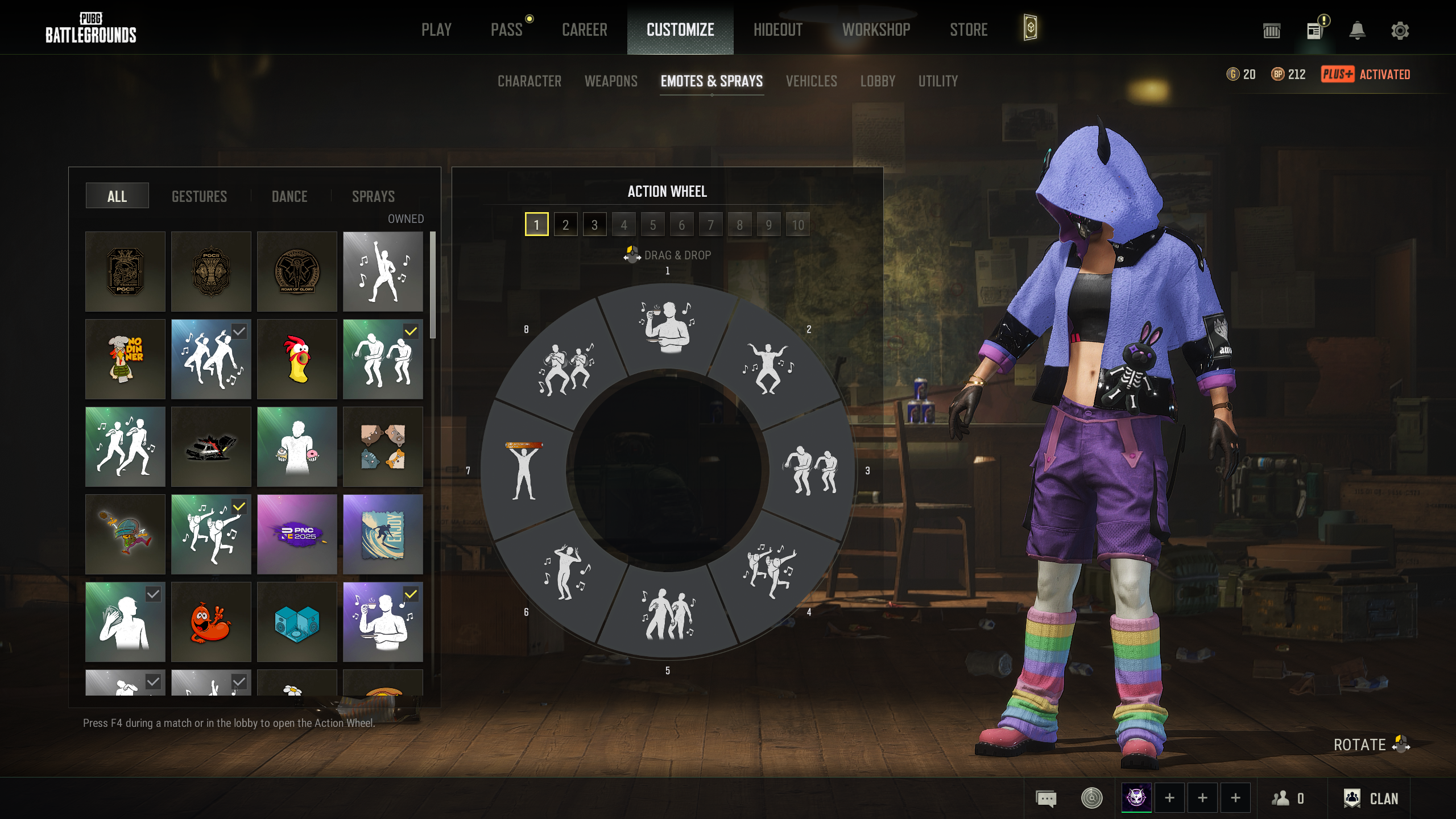Open the Career section
This screenshot has height=819, width=1456.
tap(584, 30)
